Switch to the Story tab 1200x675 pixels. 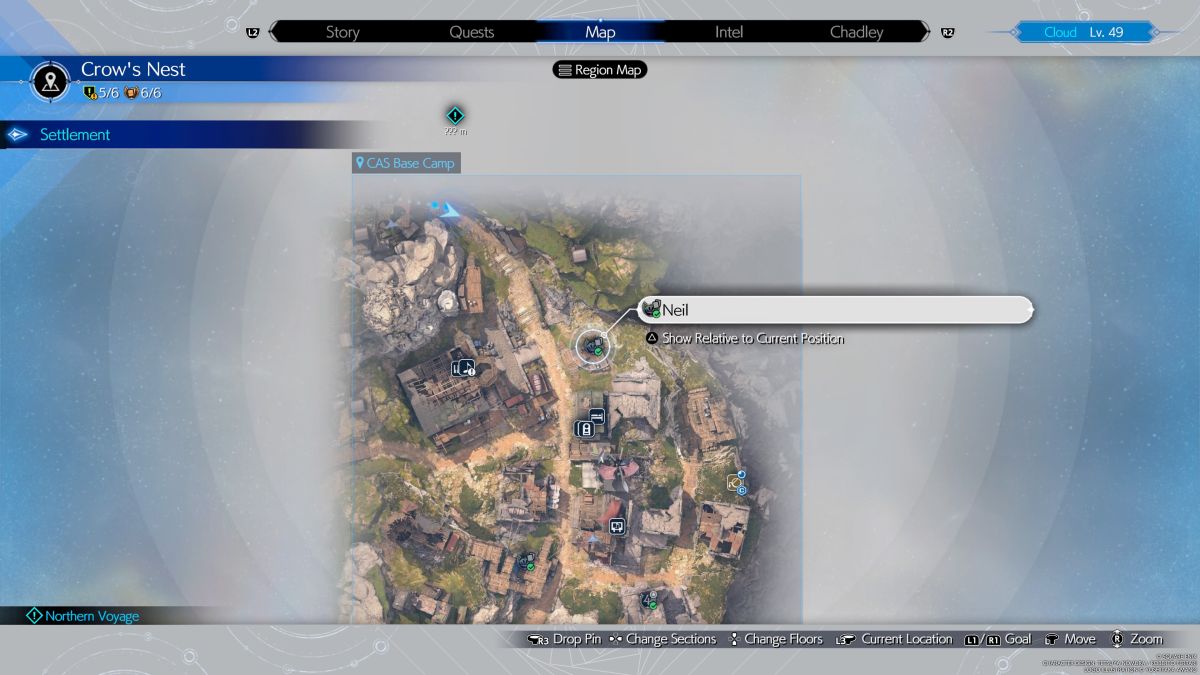pyautogui.click(x=342, y=32)
